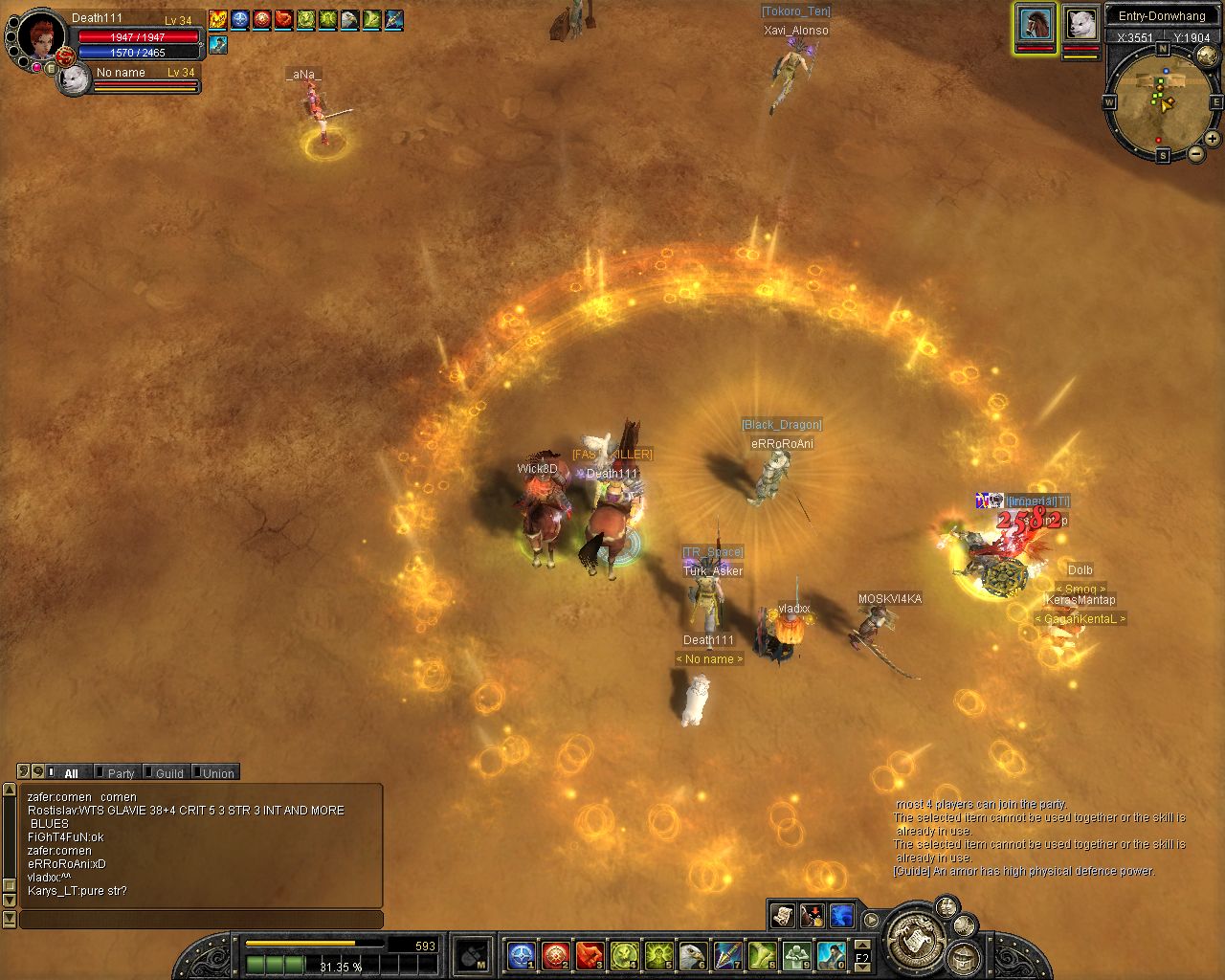Show the All chat tab
The image size is (1225, 980).
[x=71, y=773]
